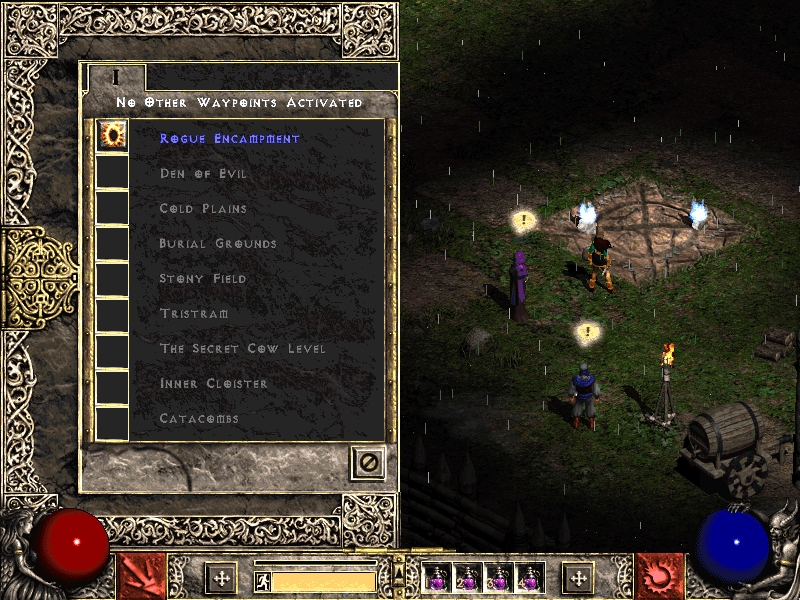800x600 pixels.
Task: Select the Burial Grounds waypoint
Action: pyautogui.click(x=218, y=244)
